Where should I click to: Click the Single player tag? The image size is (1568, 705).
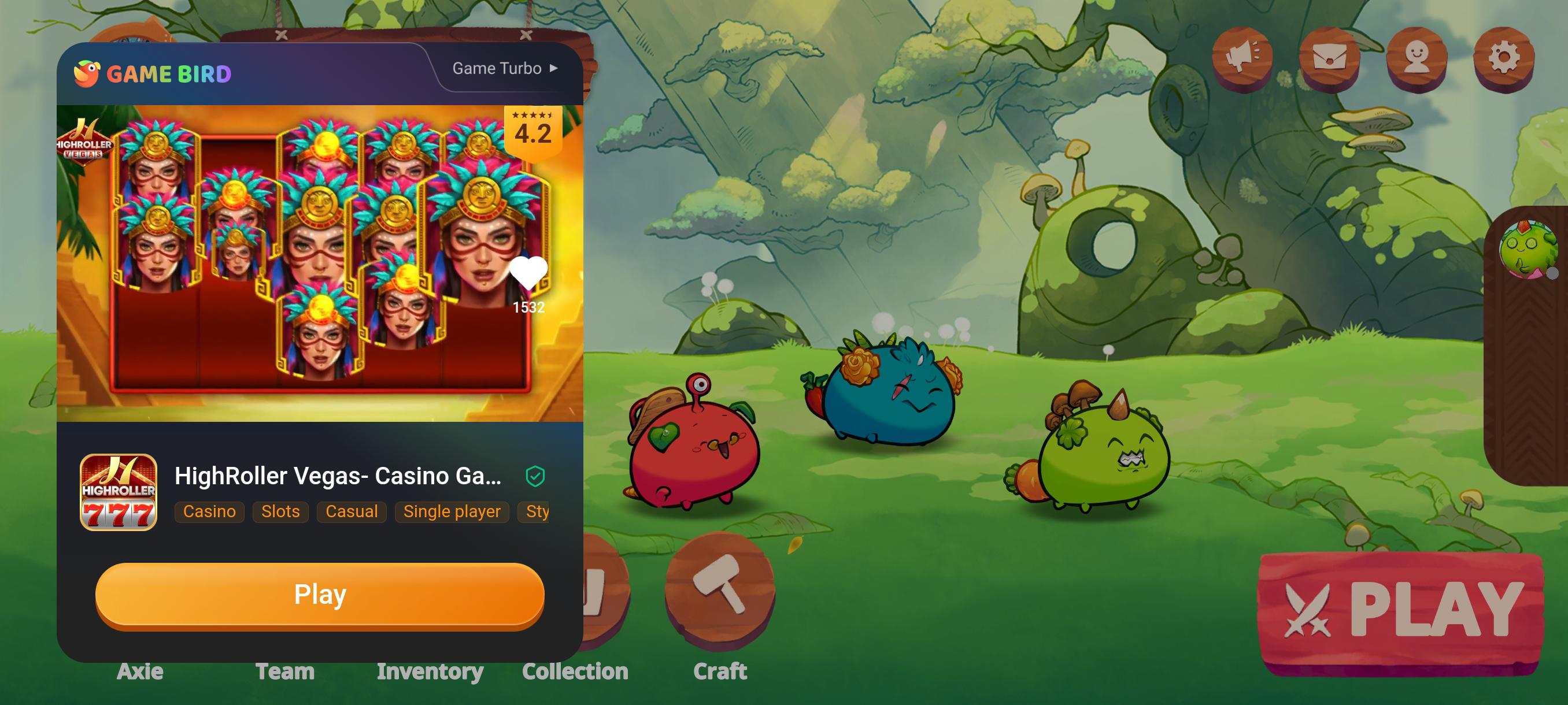pos(452,511)
